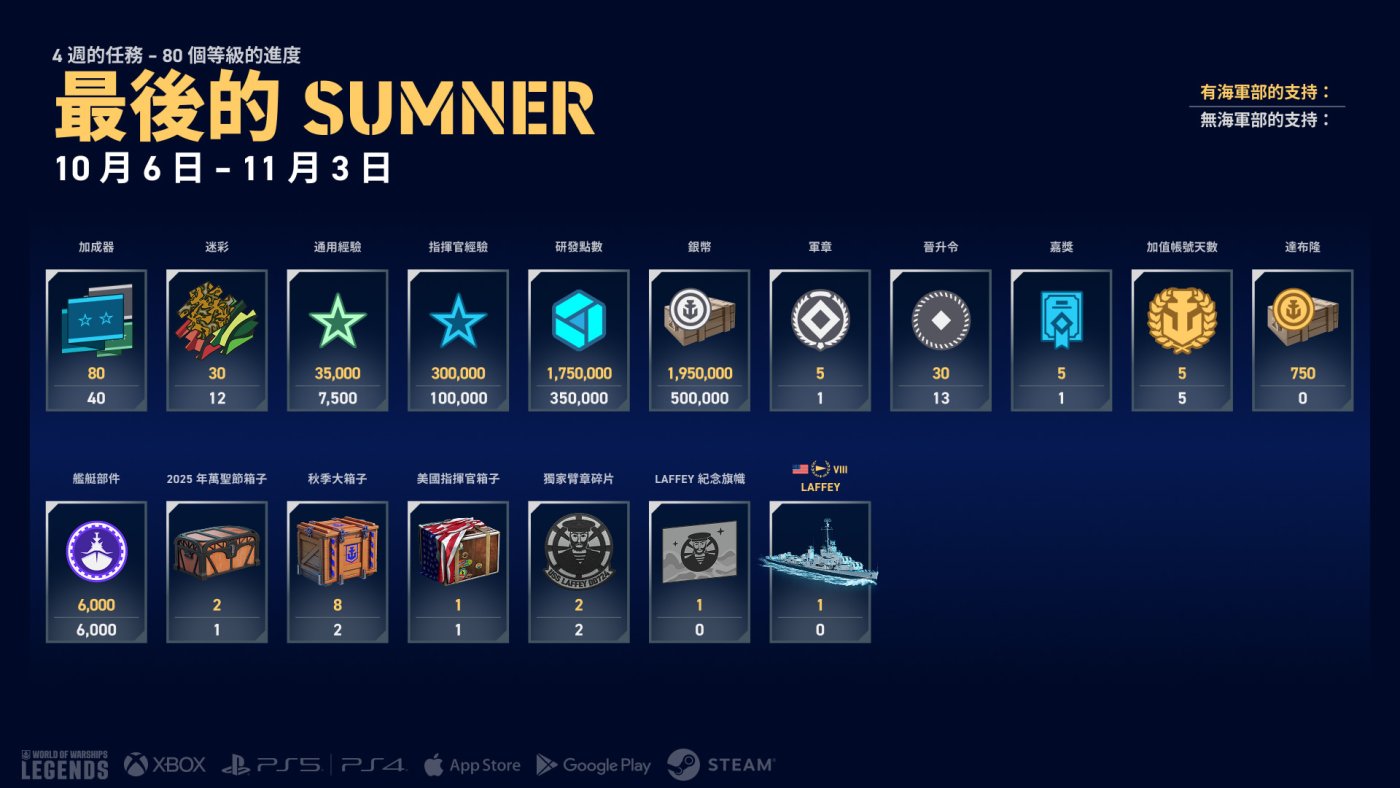Screen dimensions: 1400x788
Task: Click the Steam platform logo
Action: click(x=721, y=765)
